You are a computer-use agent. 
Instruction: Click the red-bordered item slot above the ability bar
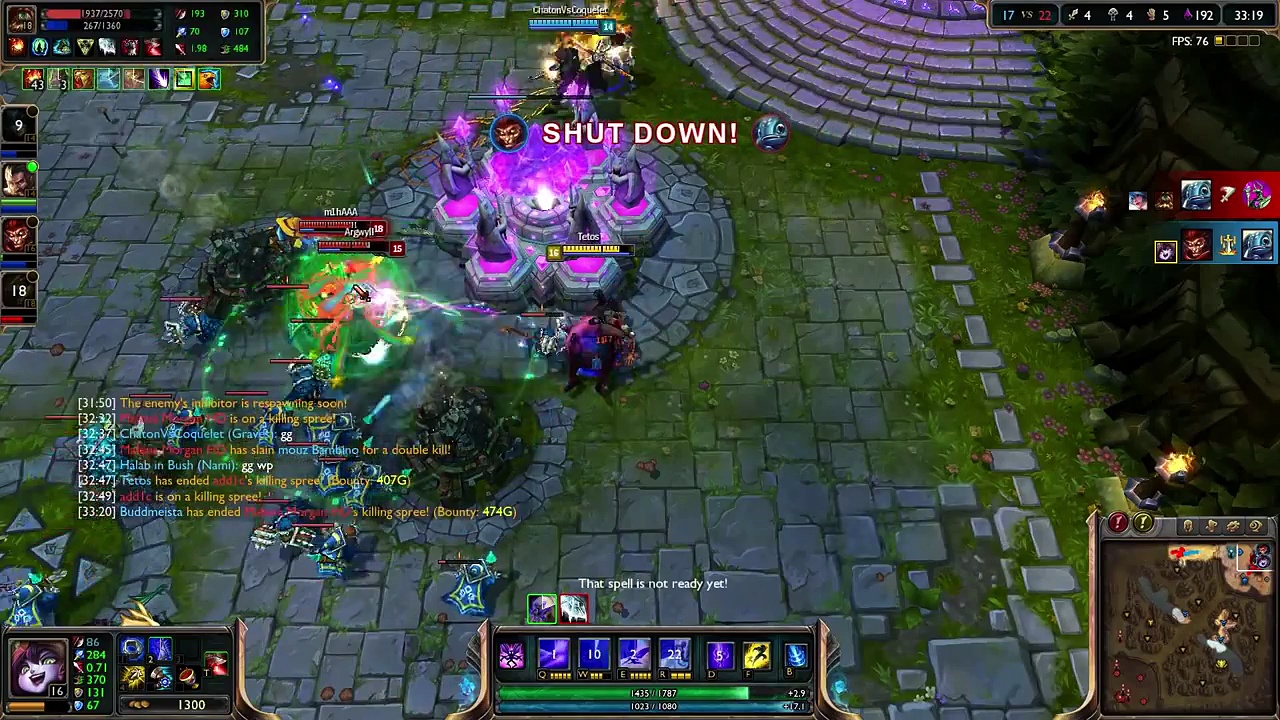(x=573, y=607)
